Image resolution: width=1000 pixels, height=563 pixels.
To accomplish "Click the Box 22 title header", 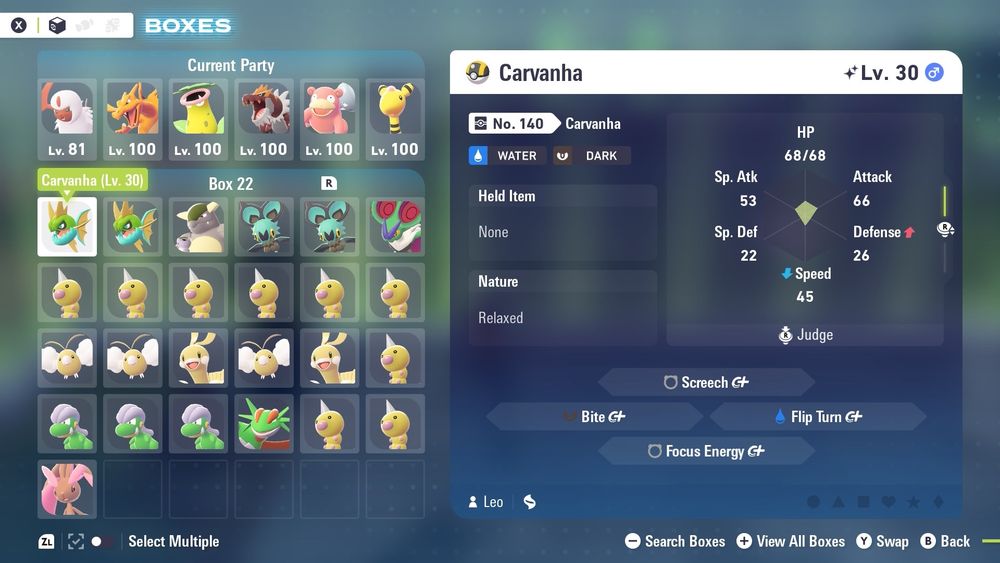I will tap(231, 184).
